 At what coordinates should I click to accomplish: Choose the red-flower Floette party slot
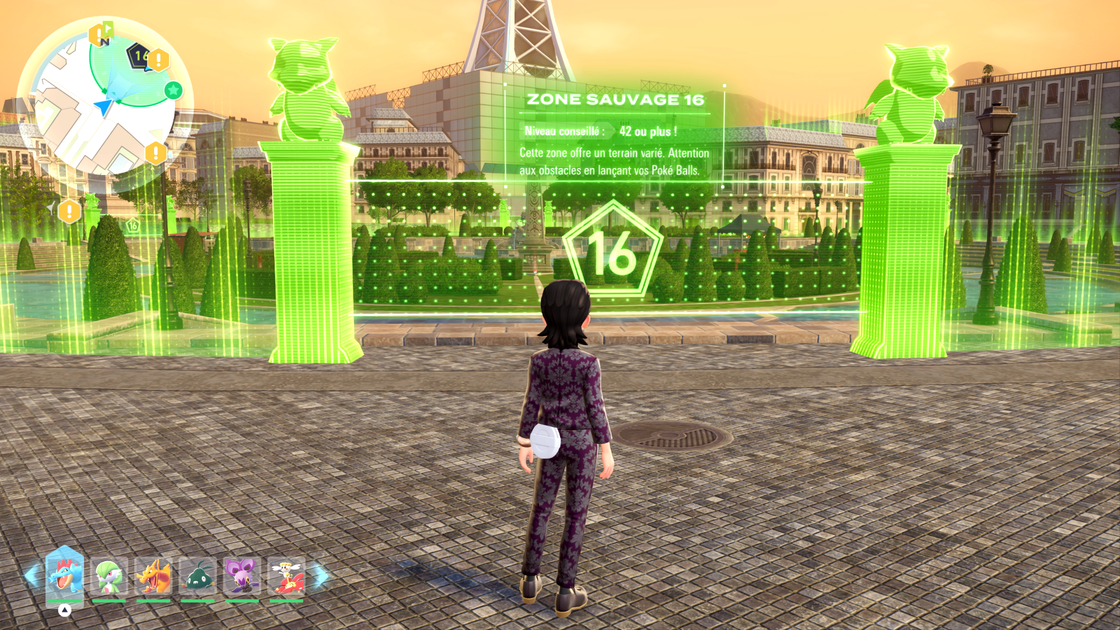tap(286, 577)
